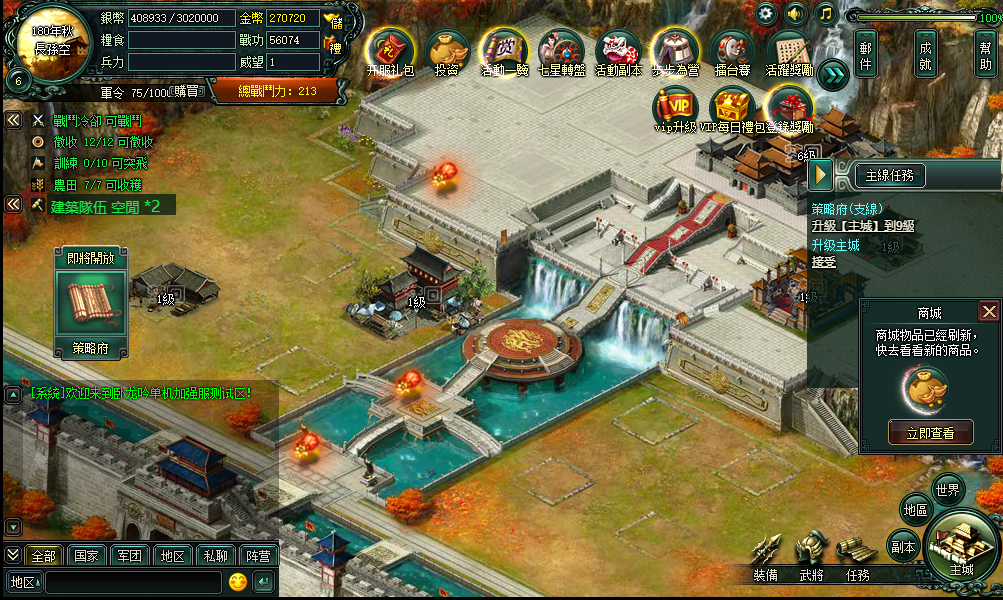The width and height of the screenshot is (1003, 600).
Task: Switch to the 军团 chat tab
Action: [129, 556]
